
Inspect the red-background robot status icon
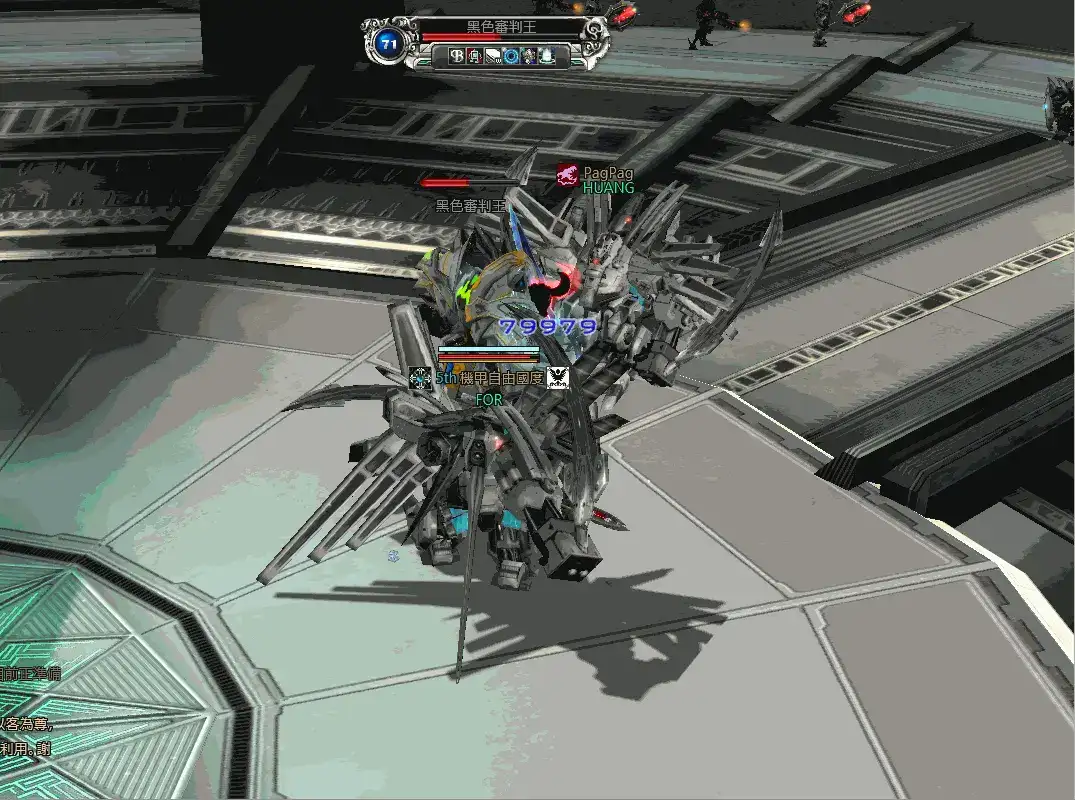(x=476, y=56)
